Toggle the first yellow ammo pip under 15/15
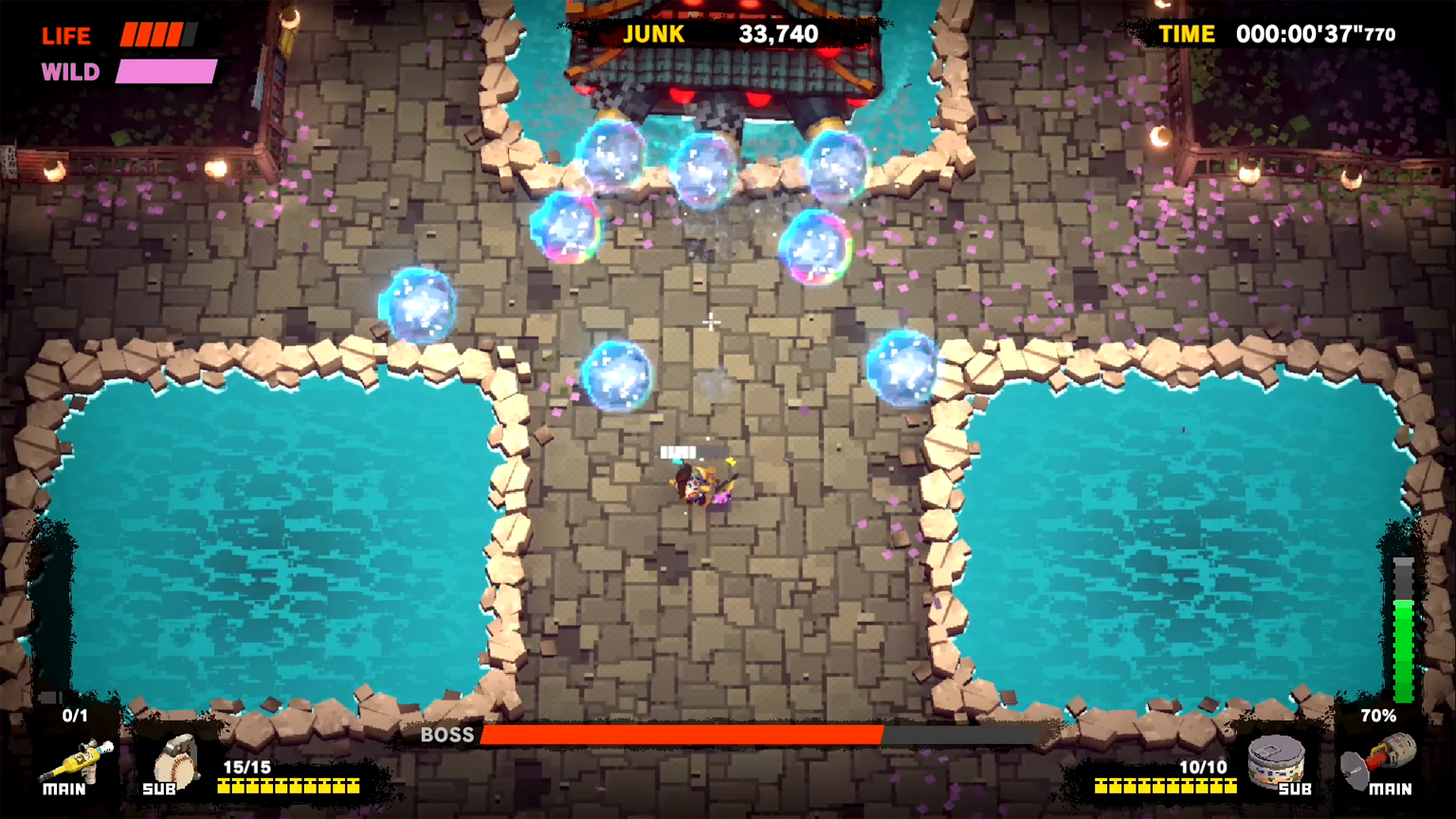 (222, 785)
